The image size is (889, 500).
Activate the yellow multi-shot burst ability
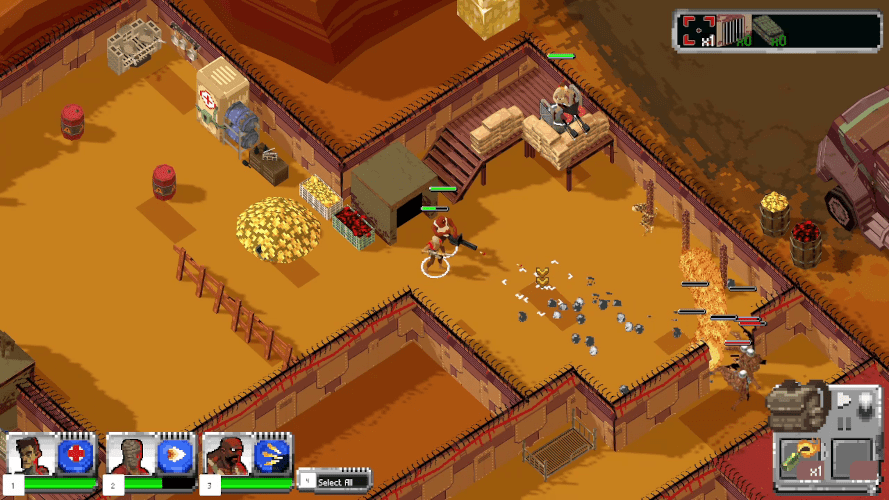[x=270, y=455]
